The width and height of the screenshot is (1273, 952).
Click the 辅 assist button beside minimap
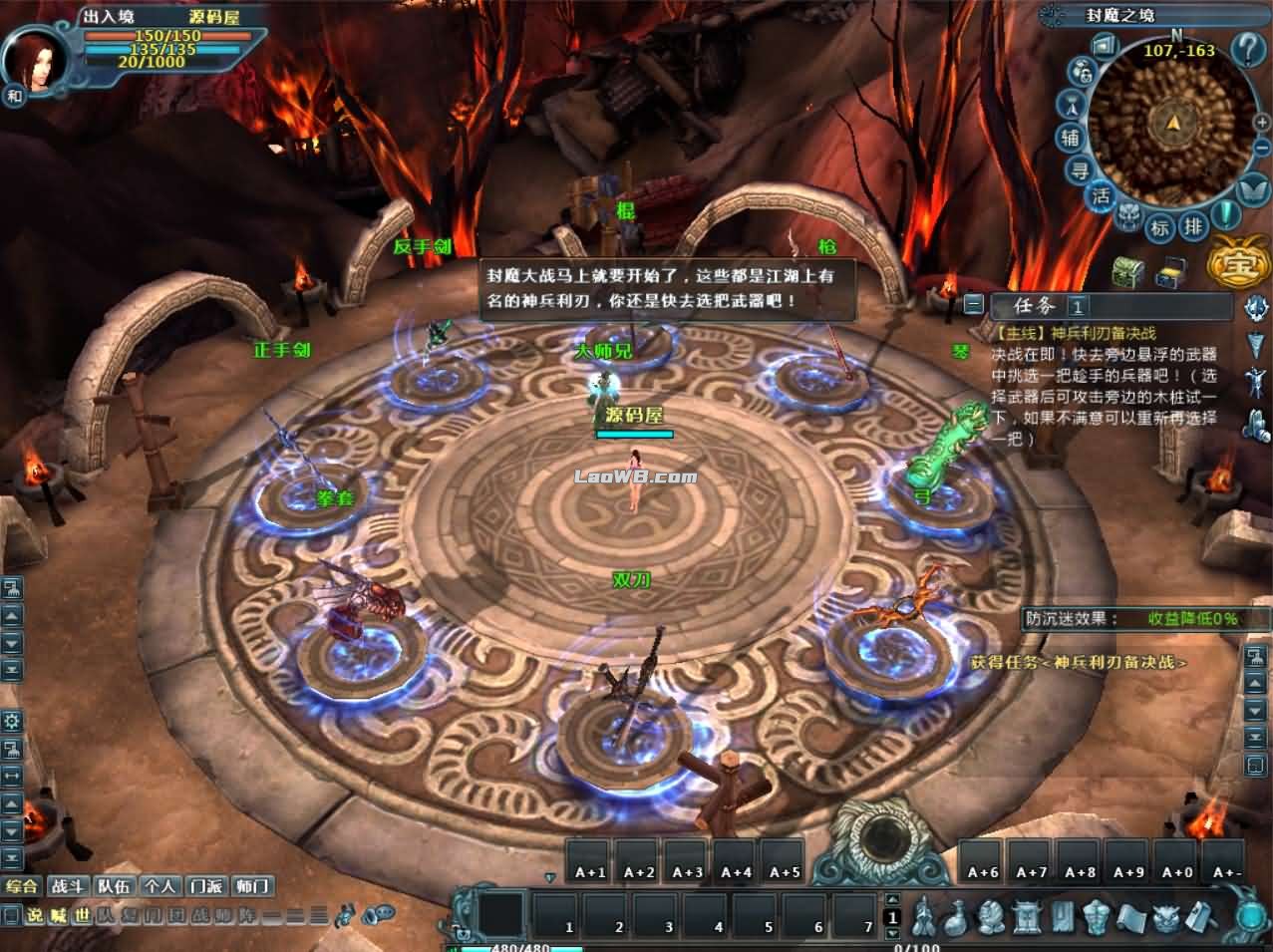click(x=1072, y=138)
